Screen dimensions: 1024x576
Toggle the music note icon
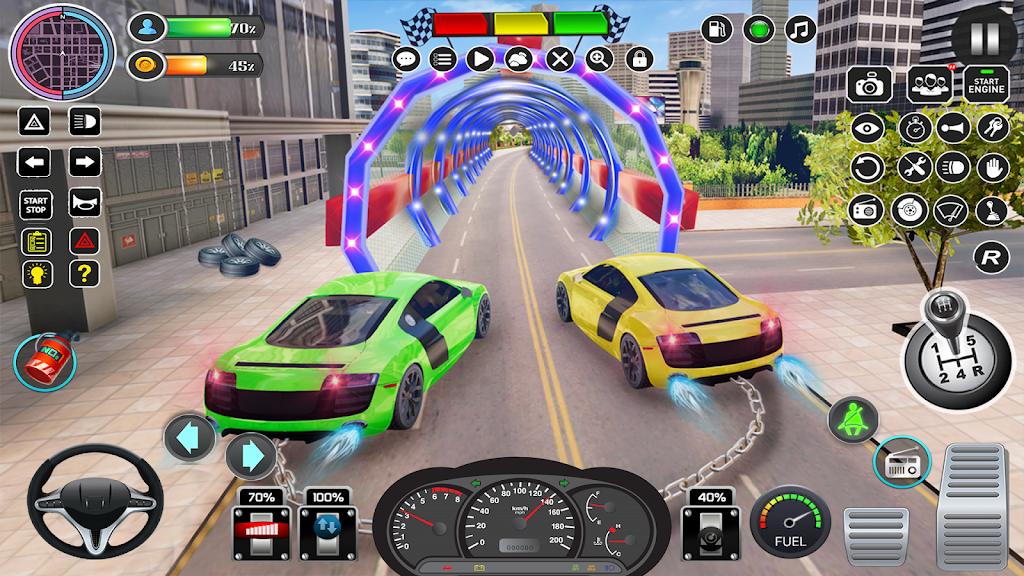point(800,29)
